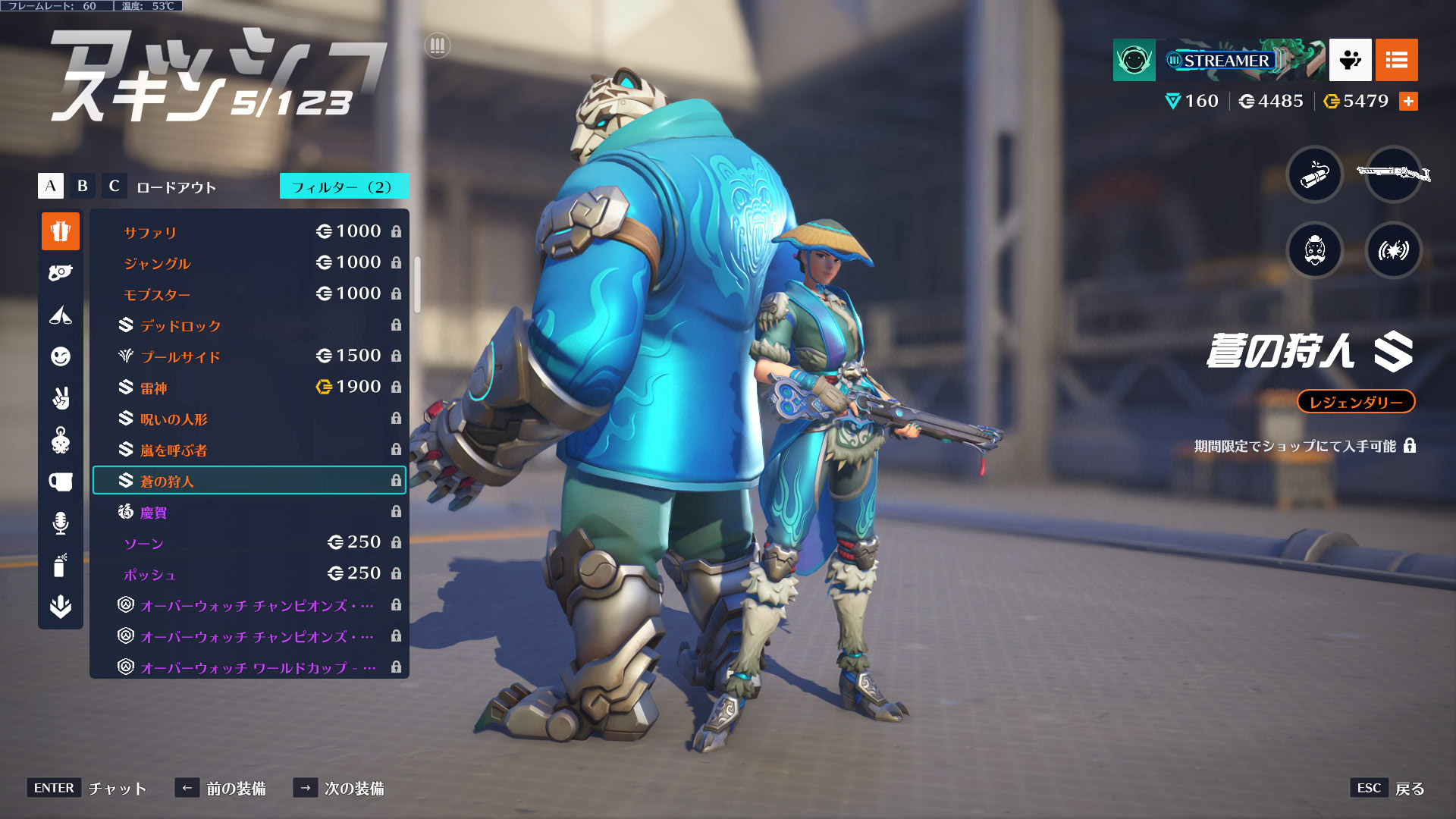Switch to loadout tab A
This screenshot has height=819, width=1456.
(x=51, y=186)
